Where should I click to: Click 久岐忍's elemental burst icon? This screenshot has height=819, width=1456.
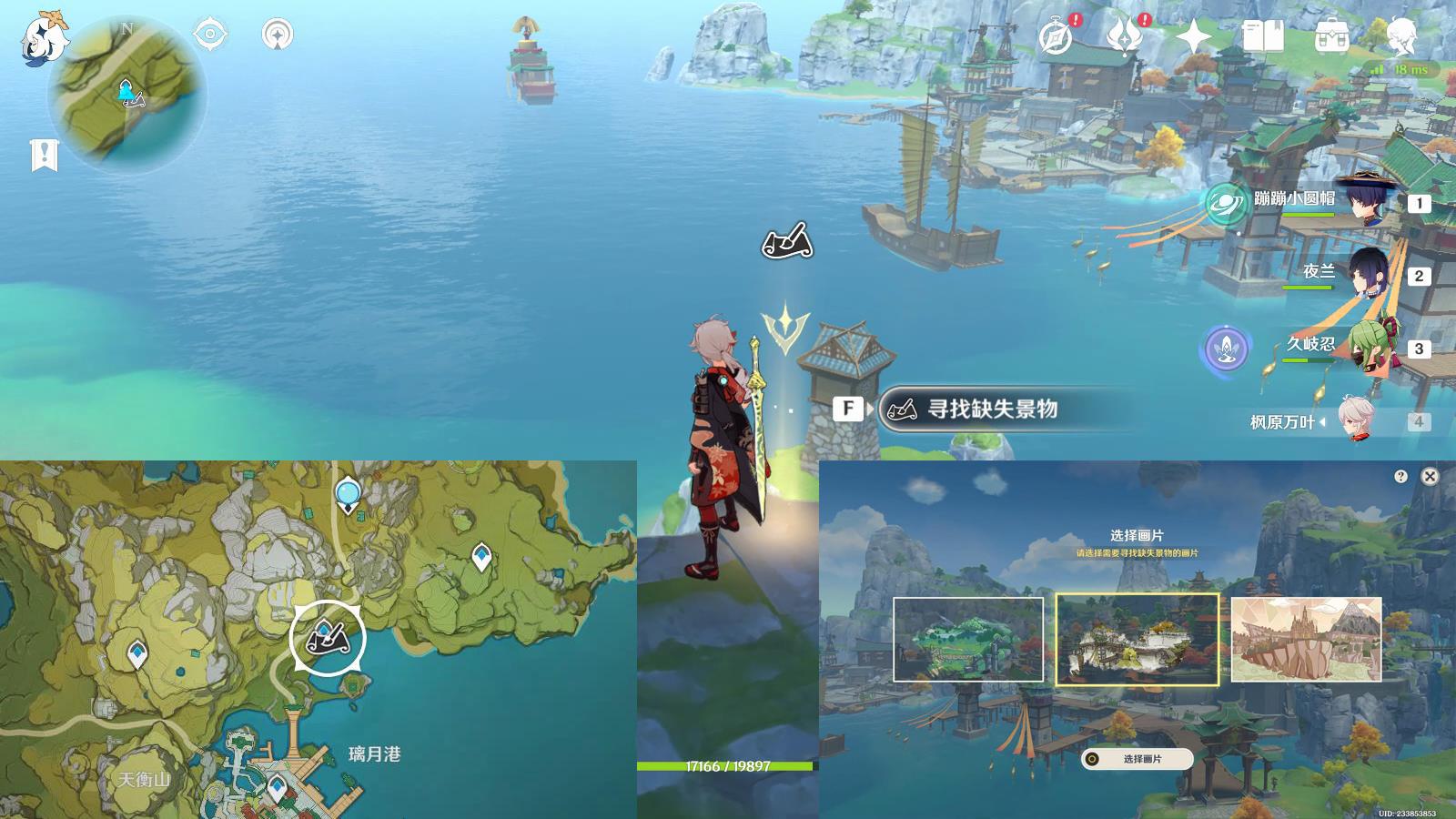point(1226,348)
